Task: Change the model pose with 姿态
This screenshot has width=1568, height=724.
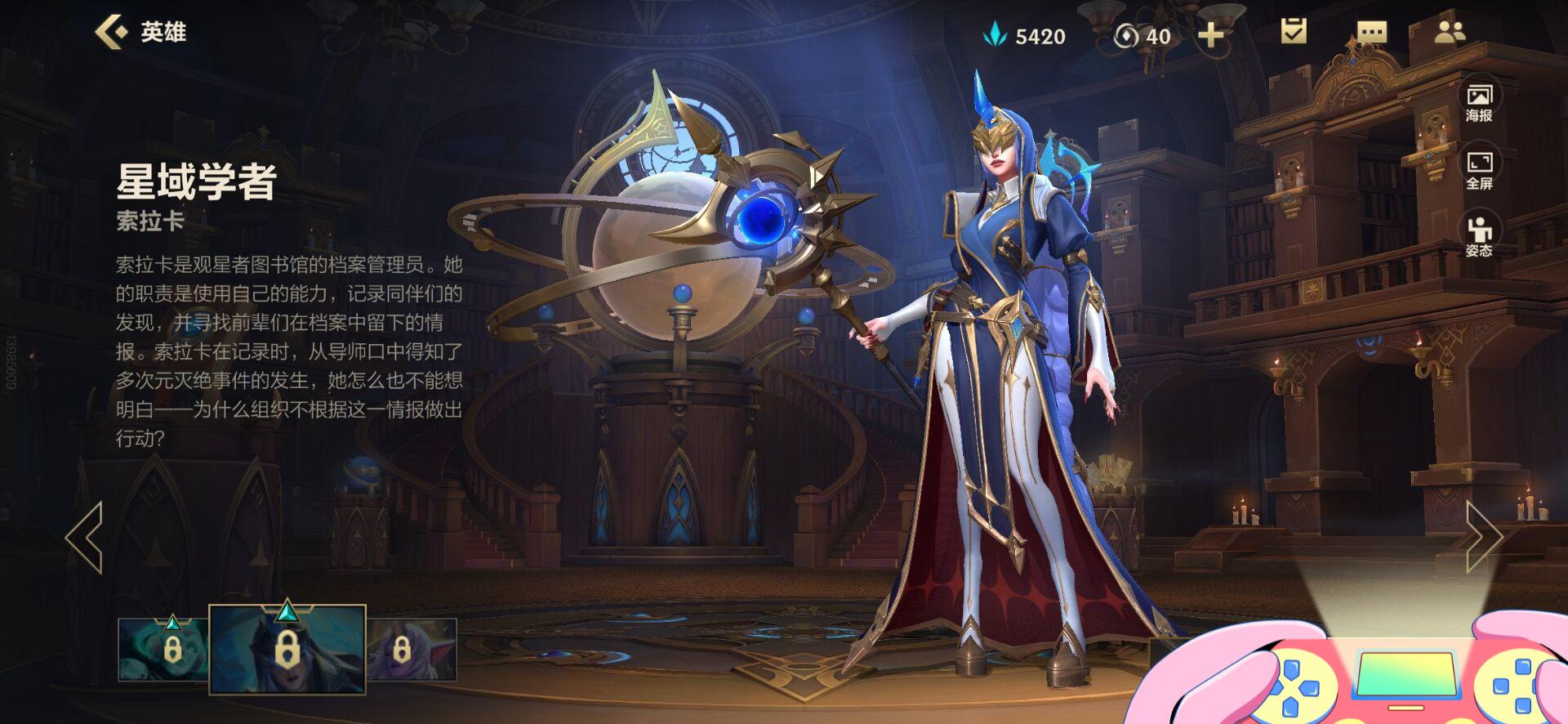Action: click(1479, 237)
